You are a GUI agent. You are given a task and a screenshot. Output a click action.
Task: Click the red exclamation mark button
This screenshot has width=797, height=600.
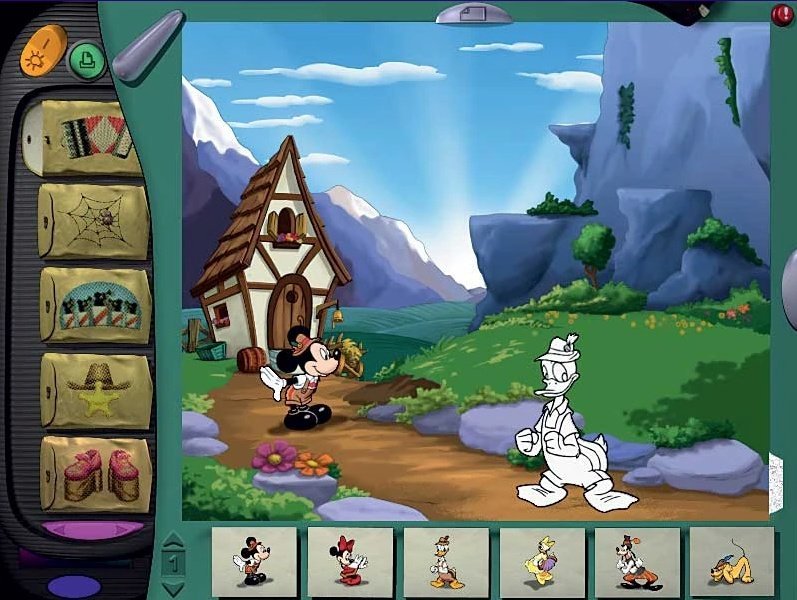pos(782,14)
